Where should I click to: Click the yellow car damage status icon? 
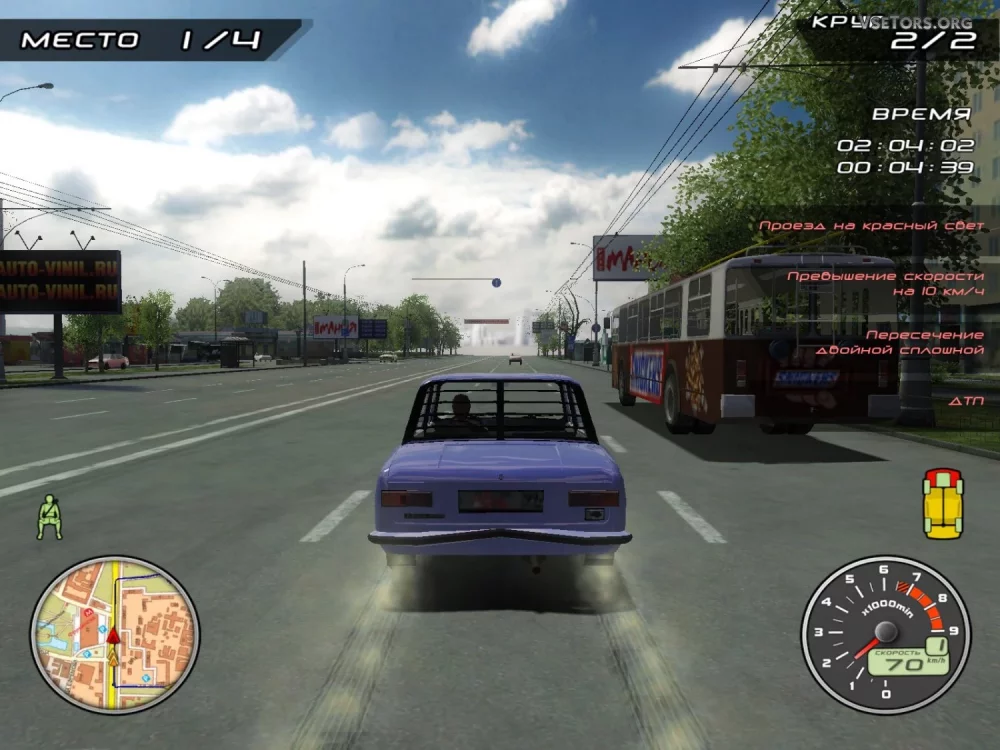point(942,503)
